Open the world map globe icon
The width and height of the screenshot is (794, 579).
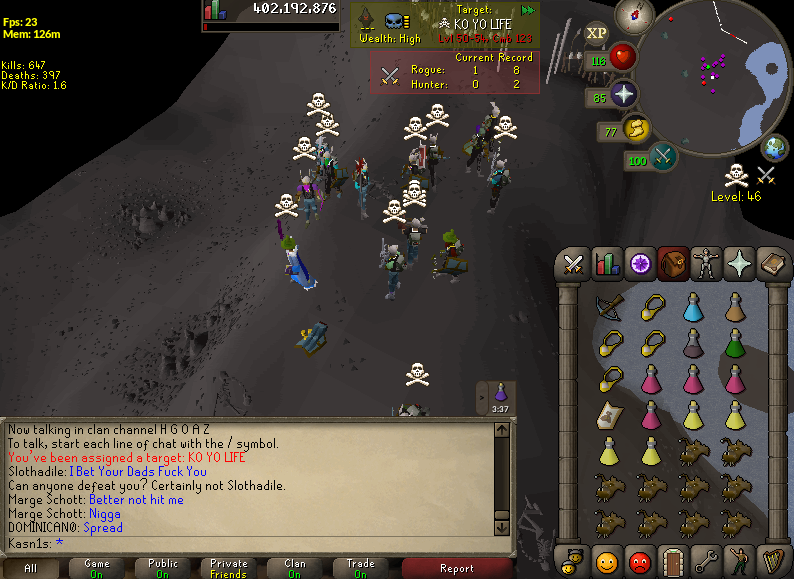(774, 148)
